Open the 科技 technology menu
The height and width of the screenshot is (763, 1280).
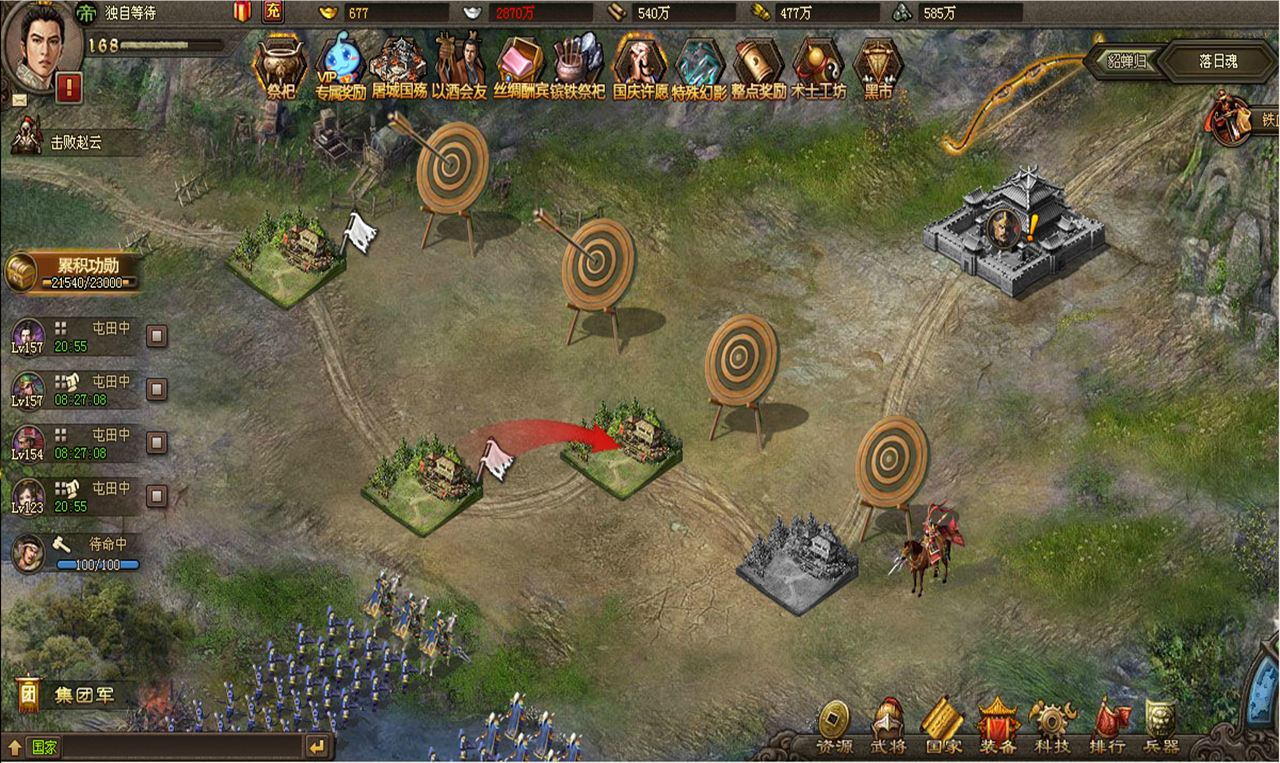1052,727
